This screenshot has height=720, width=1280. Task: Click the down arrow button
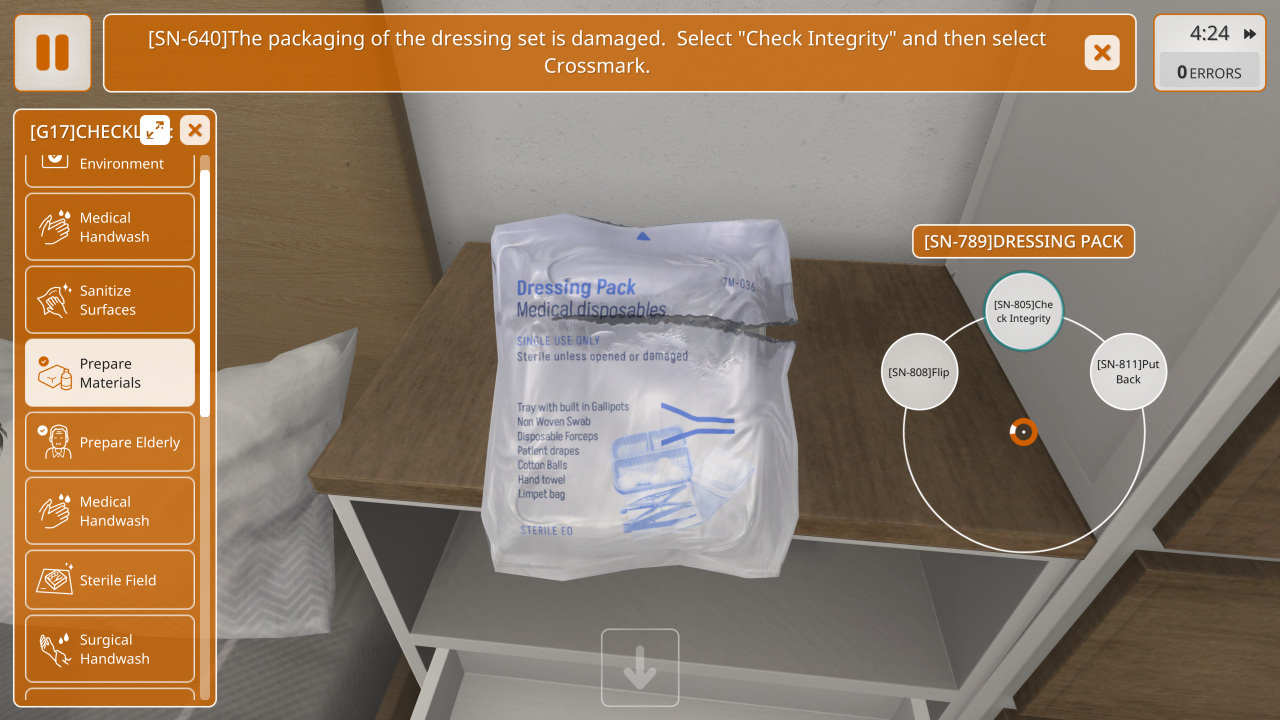click(x=640, y=668)
